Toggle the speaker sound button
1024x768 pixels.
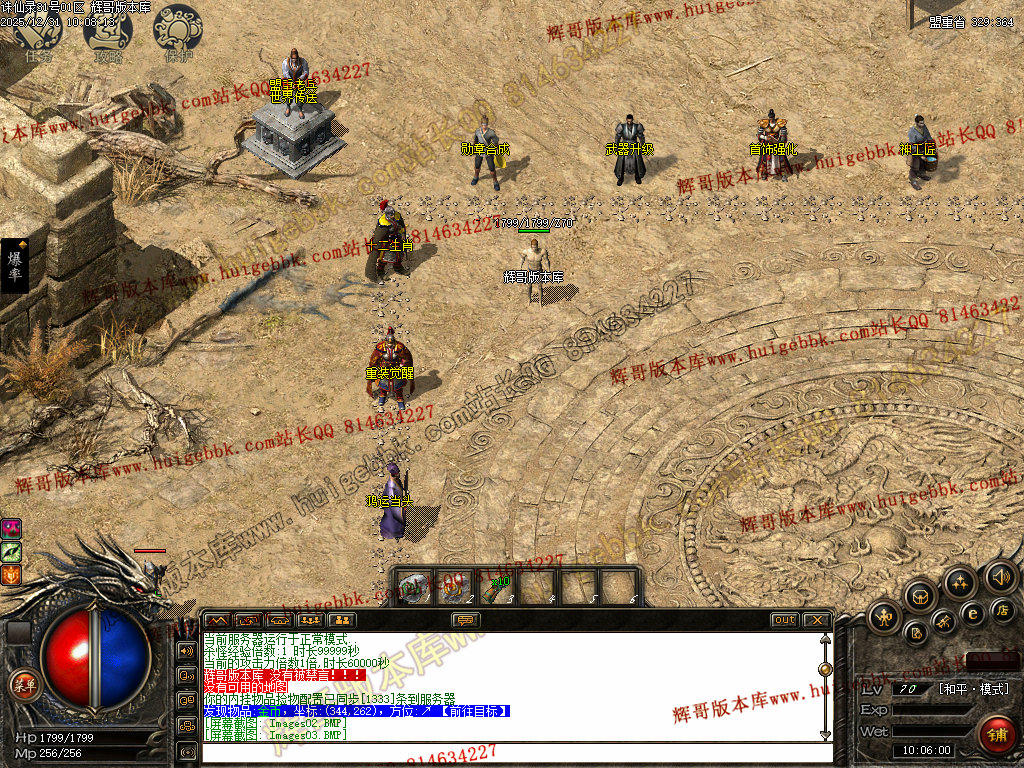coord(1000,576)
